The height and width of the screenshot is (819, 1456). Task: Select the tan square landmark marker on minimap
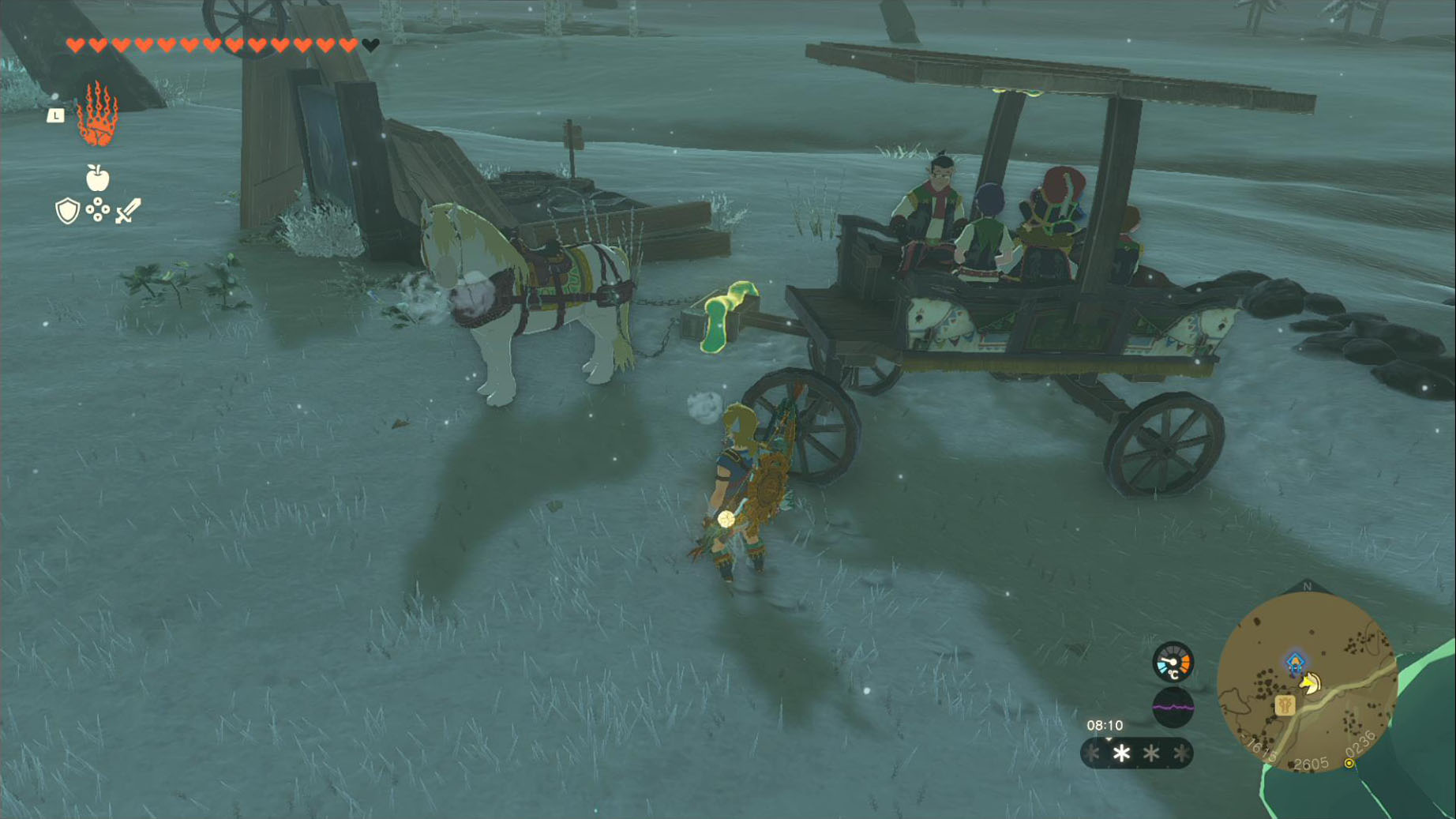[1285, 704]
